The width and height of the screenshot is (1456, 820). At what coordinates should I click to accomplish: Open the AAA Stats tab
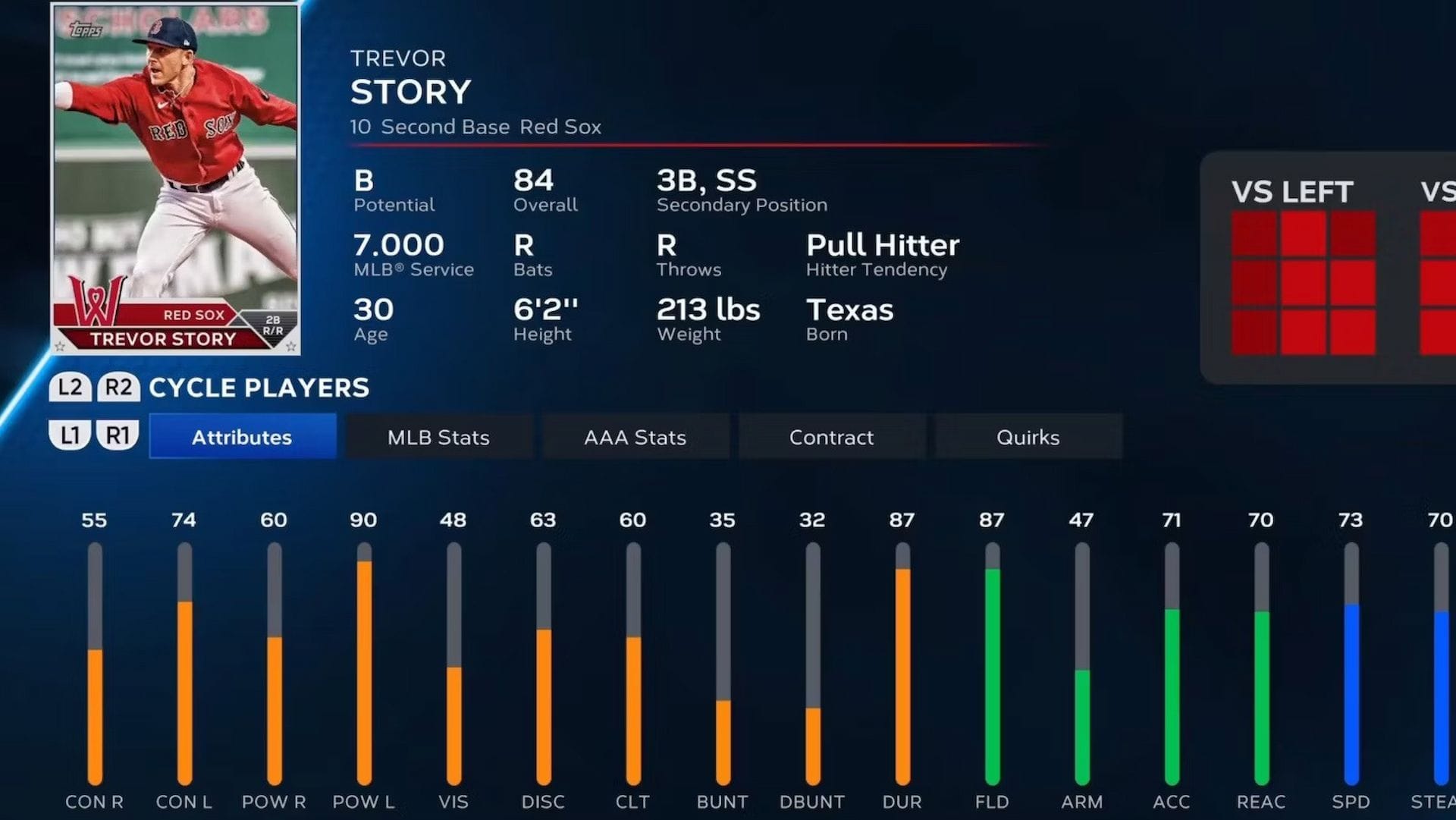(635, 436)
